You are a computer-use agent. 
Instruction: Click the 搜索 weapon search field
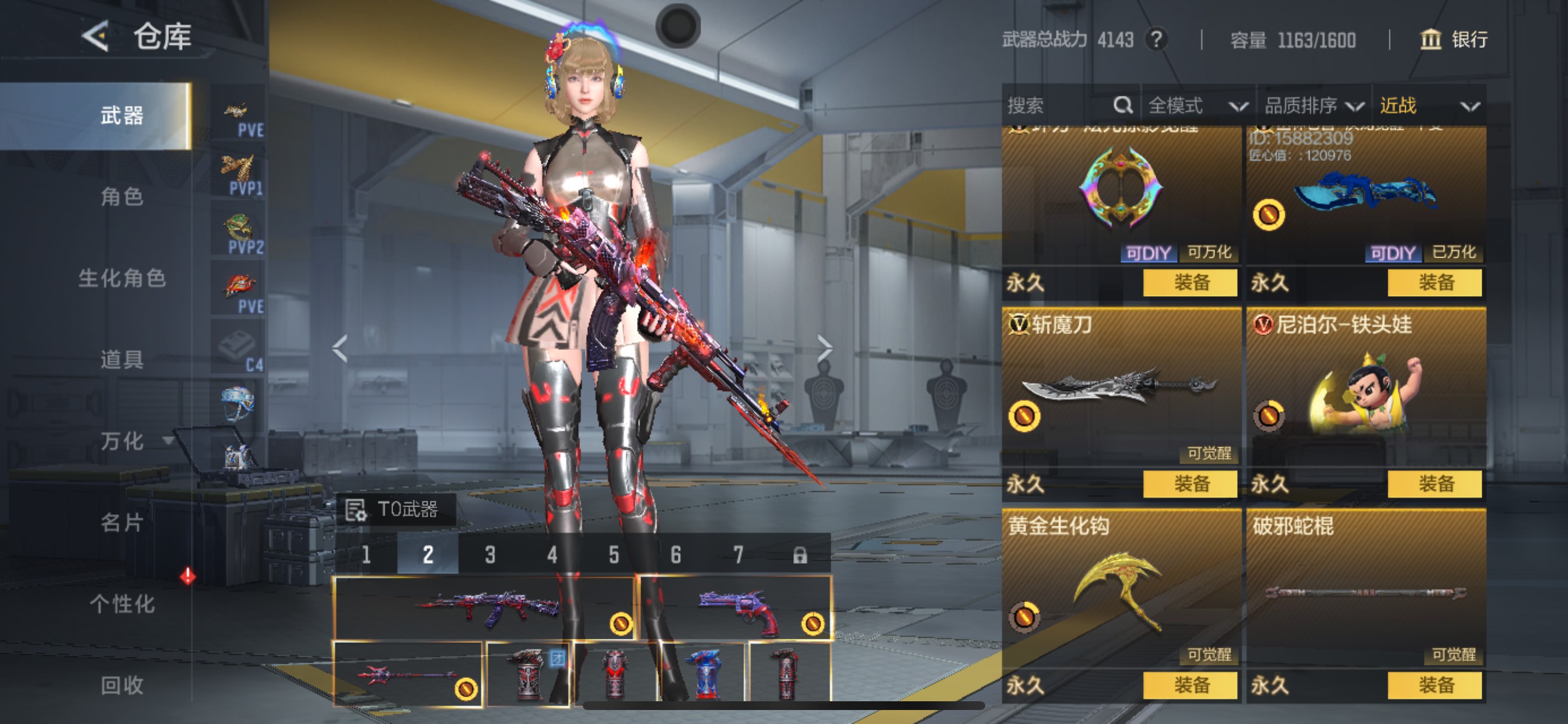coord(1059,106)
